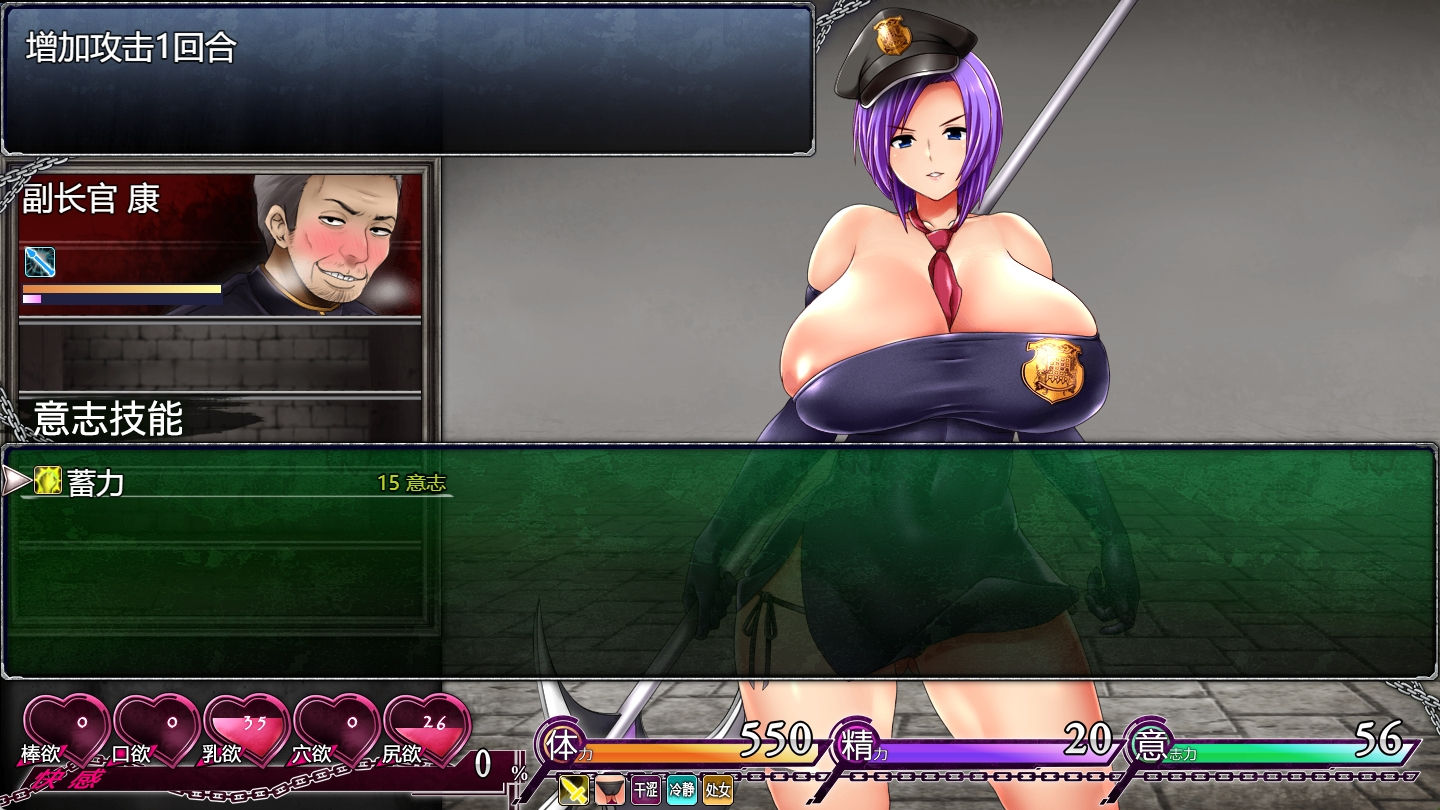Click the 冷静 status icon
This screenshot has width=1440, height=810.
682,790
